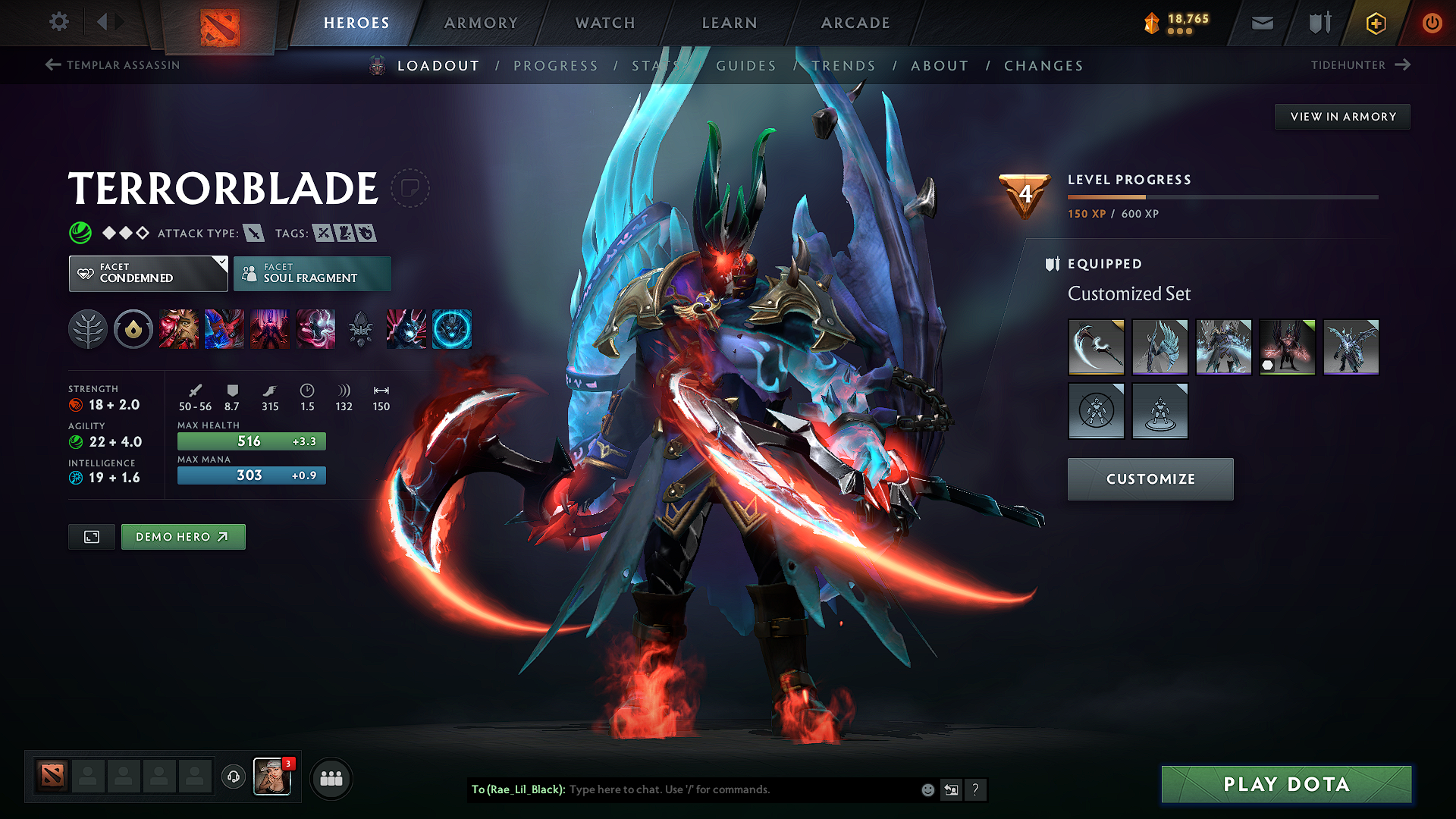This screenshot has width=1456, height=819.
Task: Open the shield-and-sword armory icon
Action: 1318,23
